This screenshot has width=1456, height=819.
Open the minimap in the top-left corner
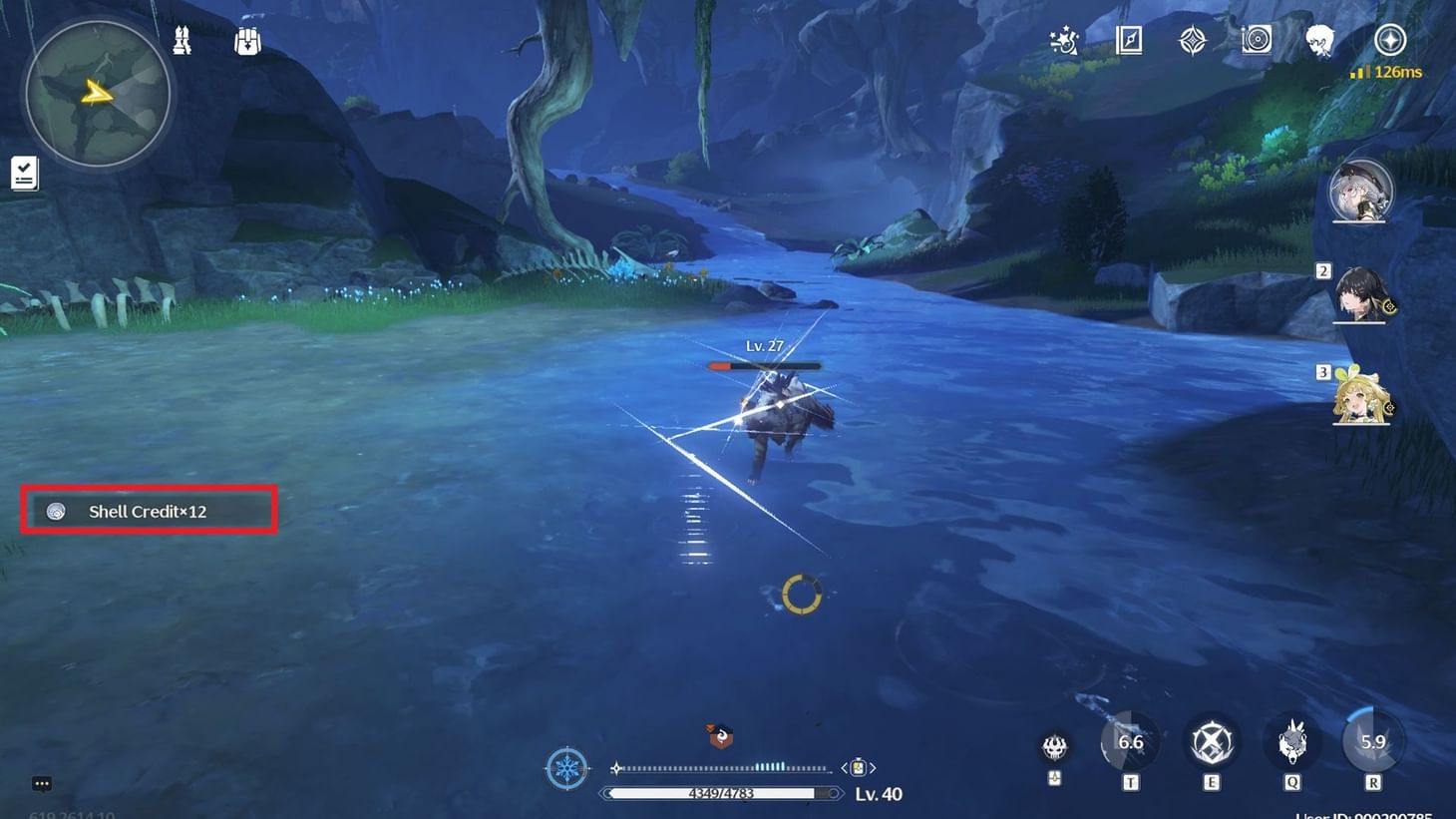(97, 93)
